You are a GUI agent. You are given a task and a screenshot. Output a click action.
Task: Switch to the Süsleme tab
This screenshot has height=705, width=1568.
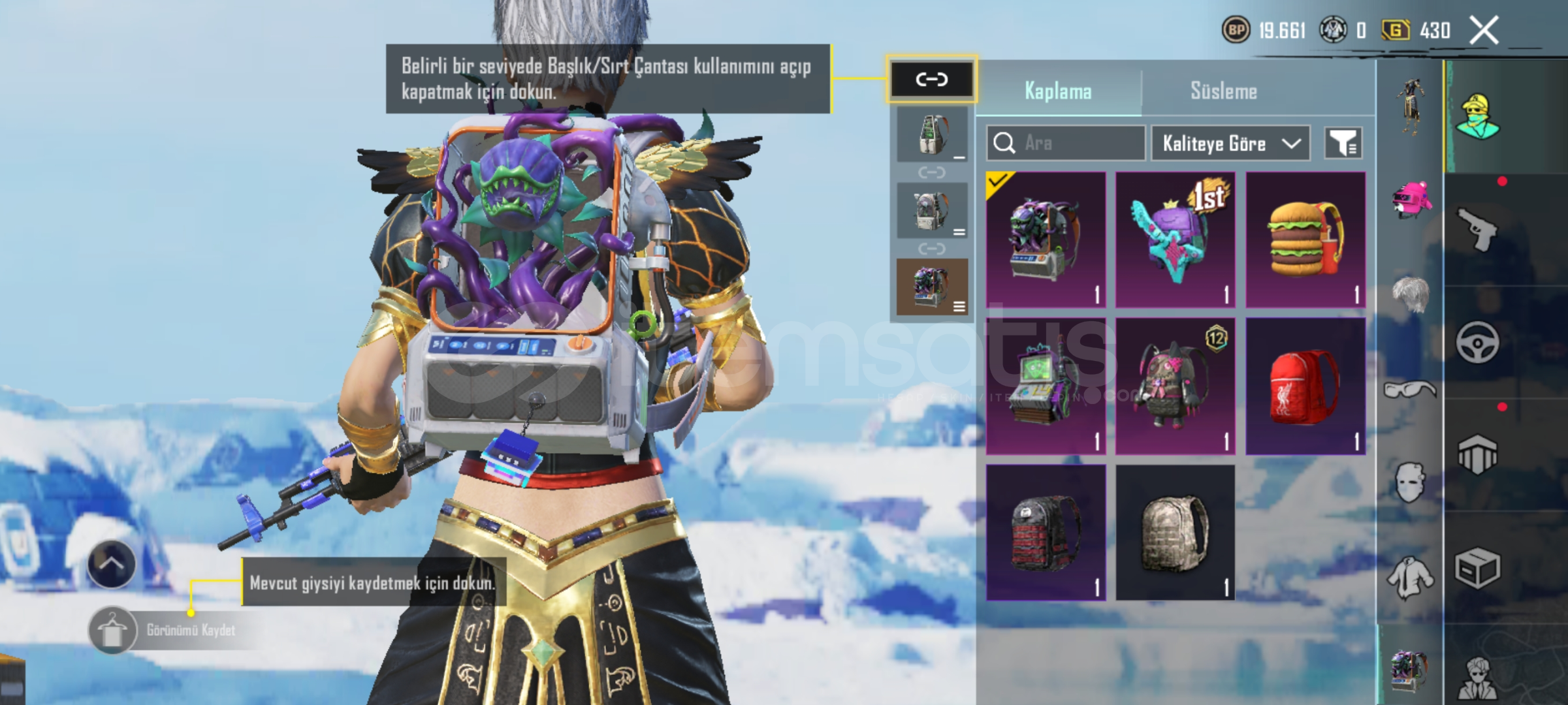pos(1223,91)
